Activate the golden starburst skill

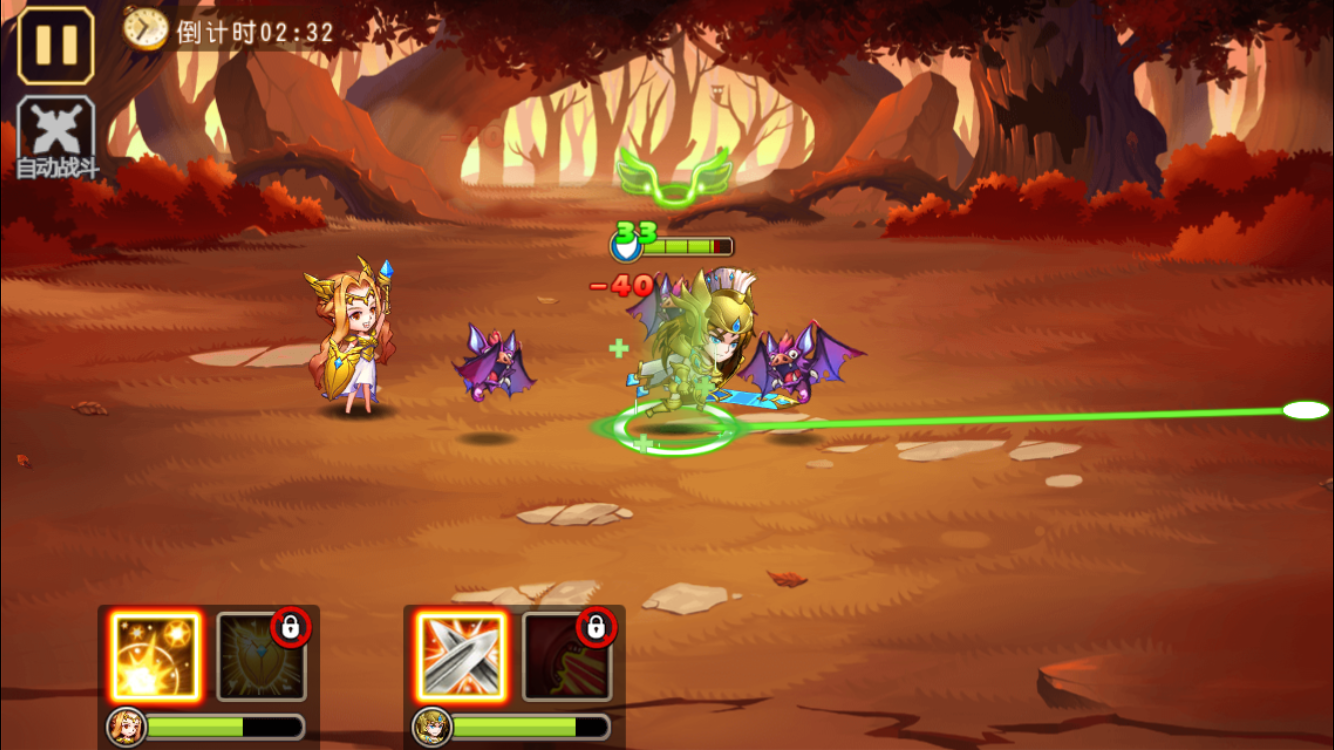pyautogui.click(x=155, y=656)
